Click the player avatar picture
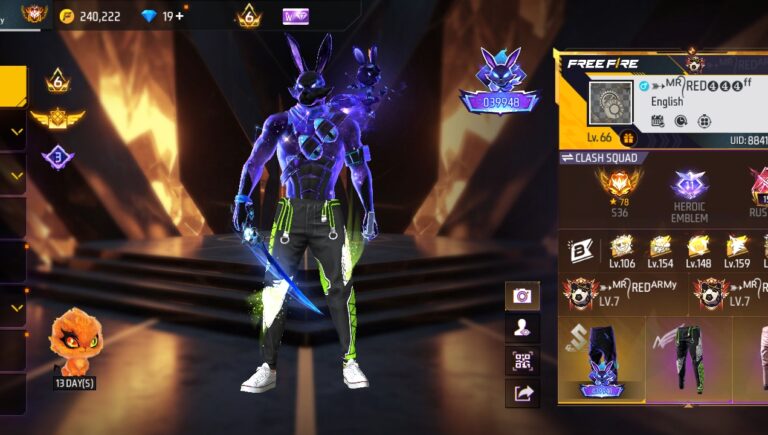The width and height of the screenshot is (768, 435). pyautogui.click(x=612, y=104)
